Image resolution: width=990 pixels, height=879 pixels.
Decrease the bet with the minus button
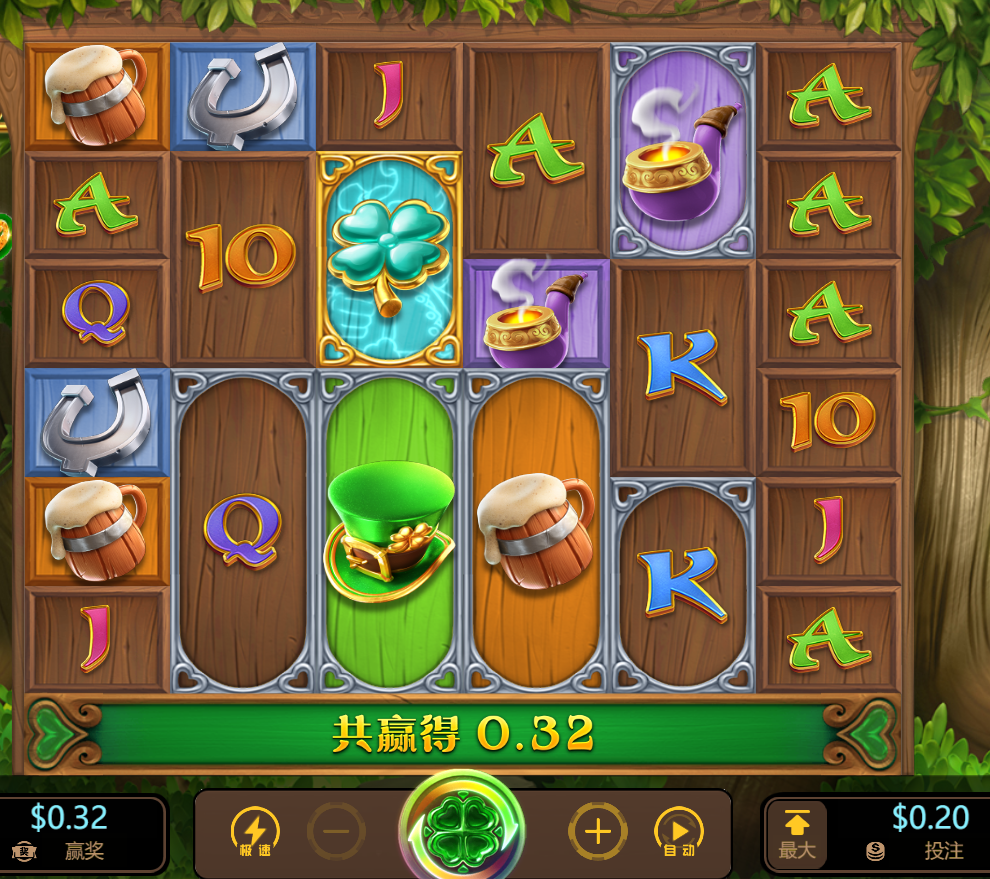(x=336, y=831)
